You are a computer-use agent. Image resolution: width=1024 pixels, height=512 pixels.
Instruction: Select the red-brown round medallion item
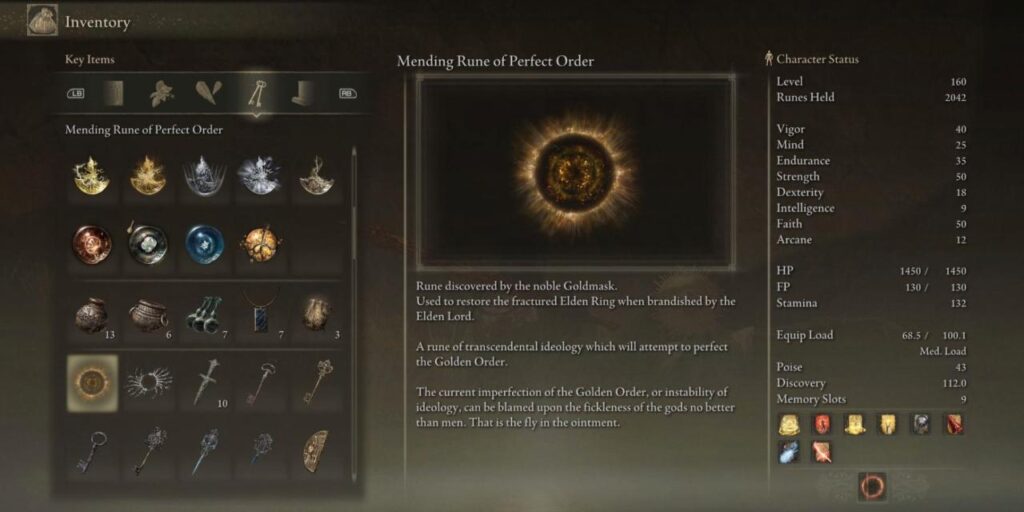click(91, 243)
